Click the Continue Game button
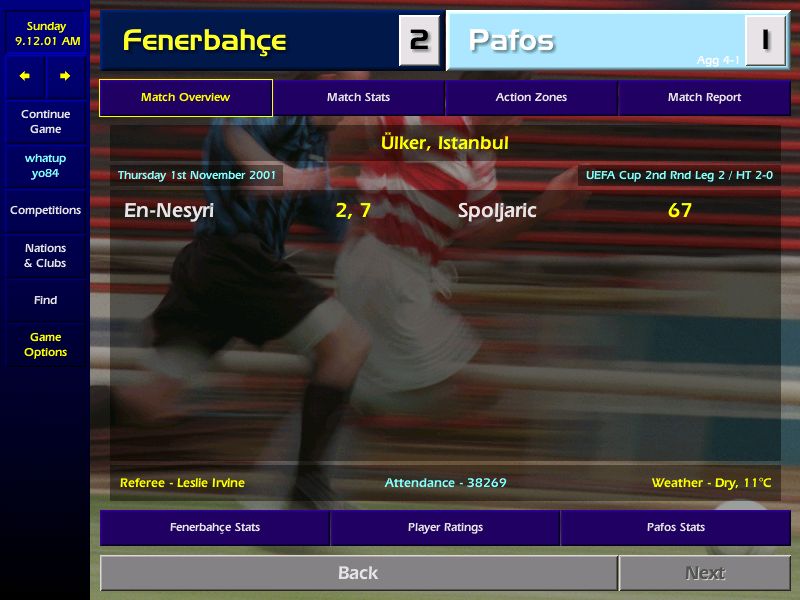800x600 pixels. [x=45, y=122]
